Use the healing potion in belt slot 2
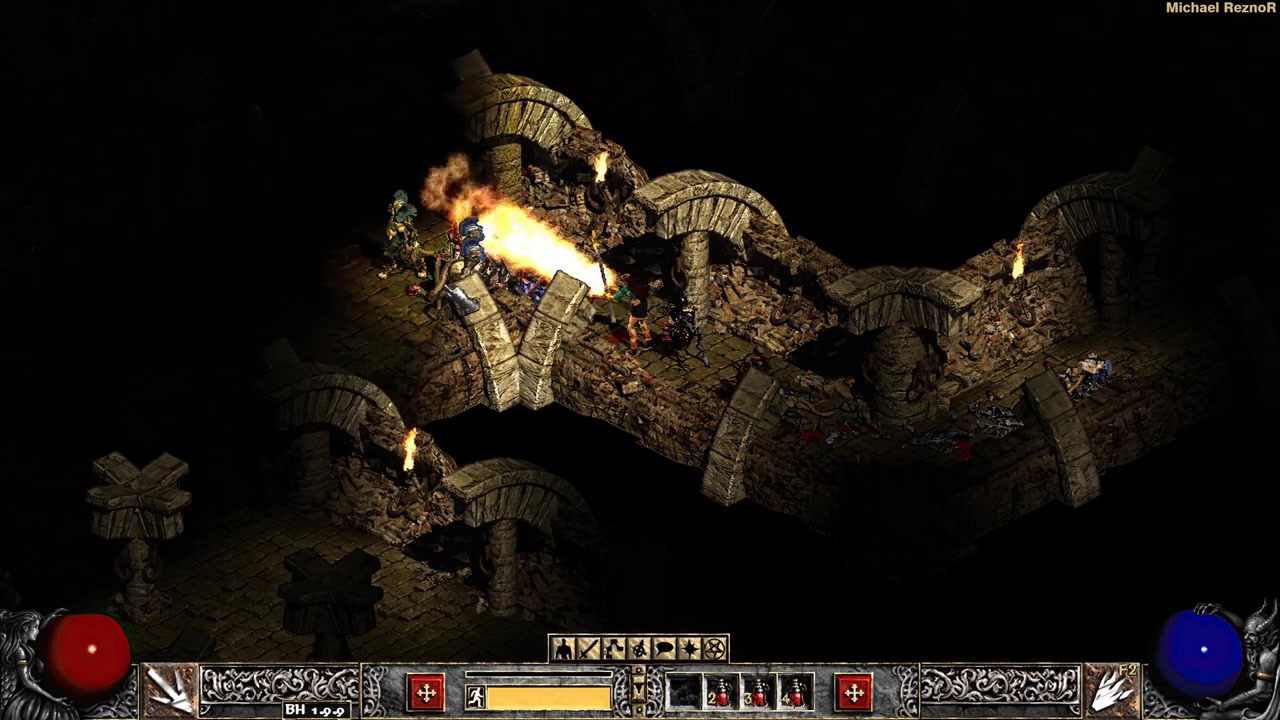Image resolution: width=1280 pixels, height=720 pixels. [720, 692]
